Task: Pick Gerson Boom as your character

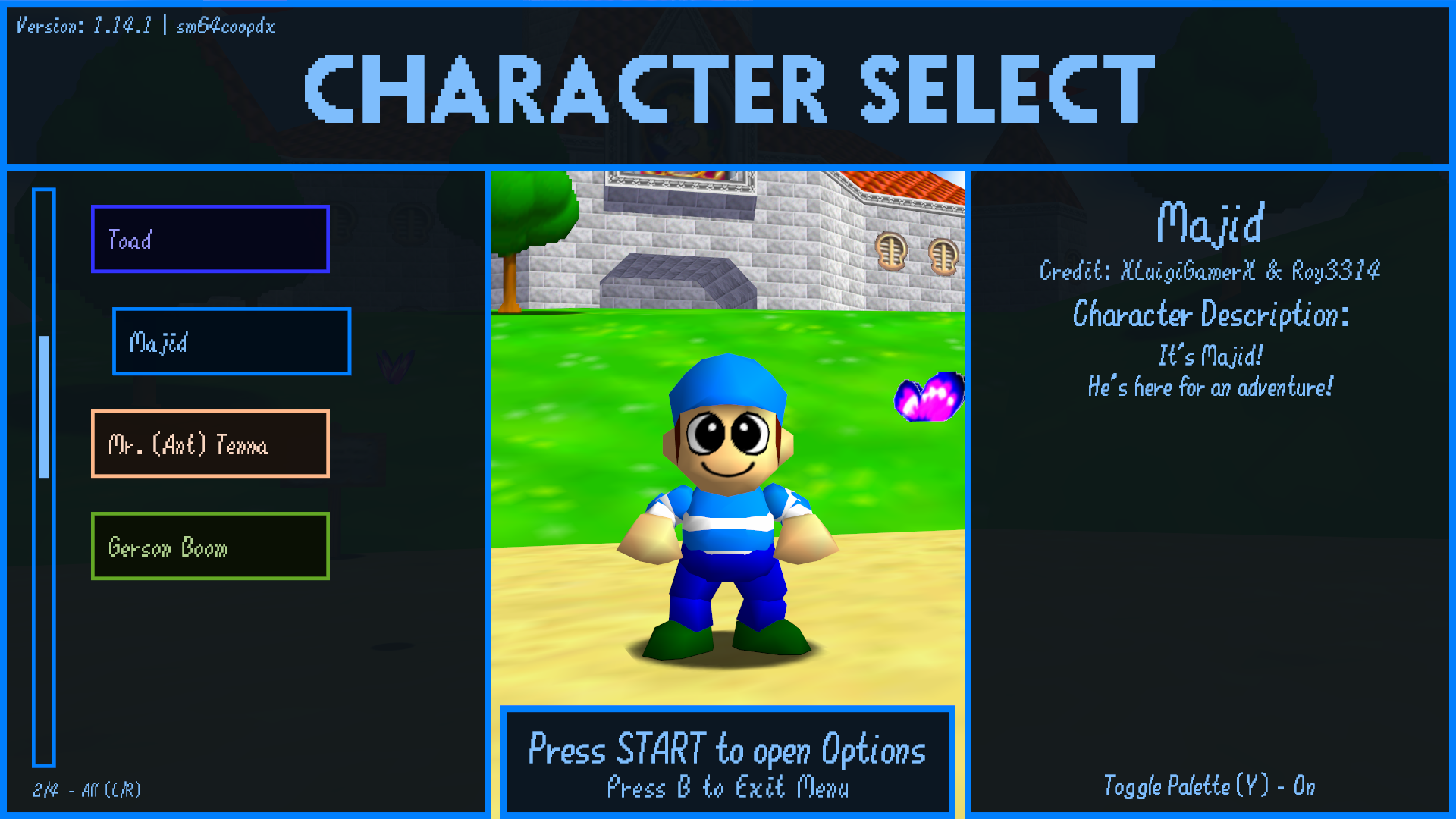Action: coord(210,546)
